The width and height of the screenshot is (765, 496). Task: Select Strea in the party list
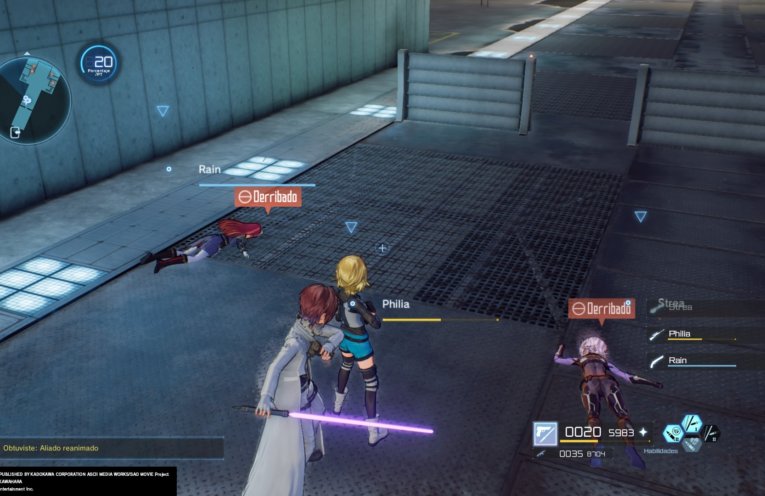coord(672,306)
